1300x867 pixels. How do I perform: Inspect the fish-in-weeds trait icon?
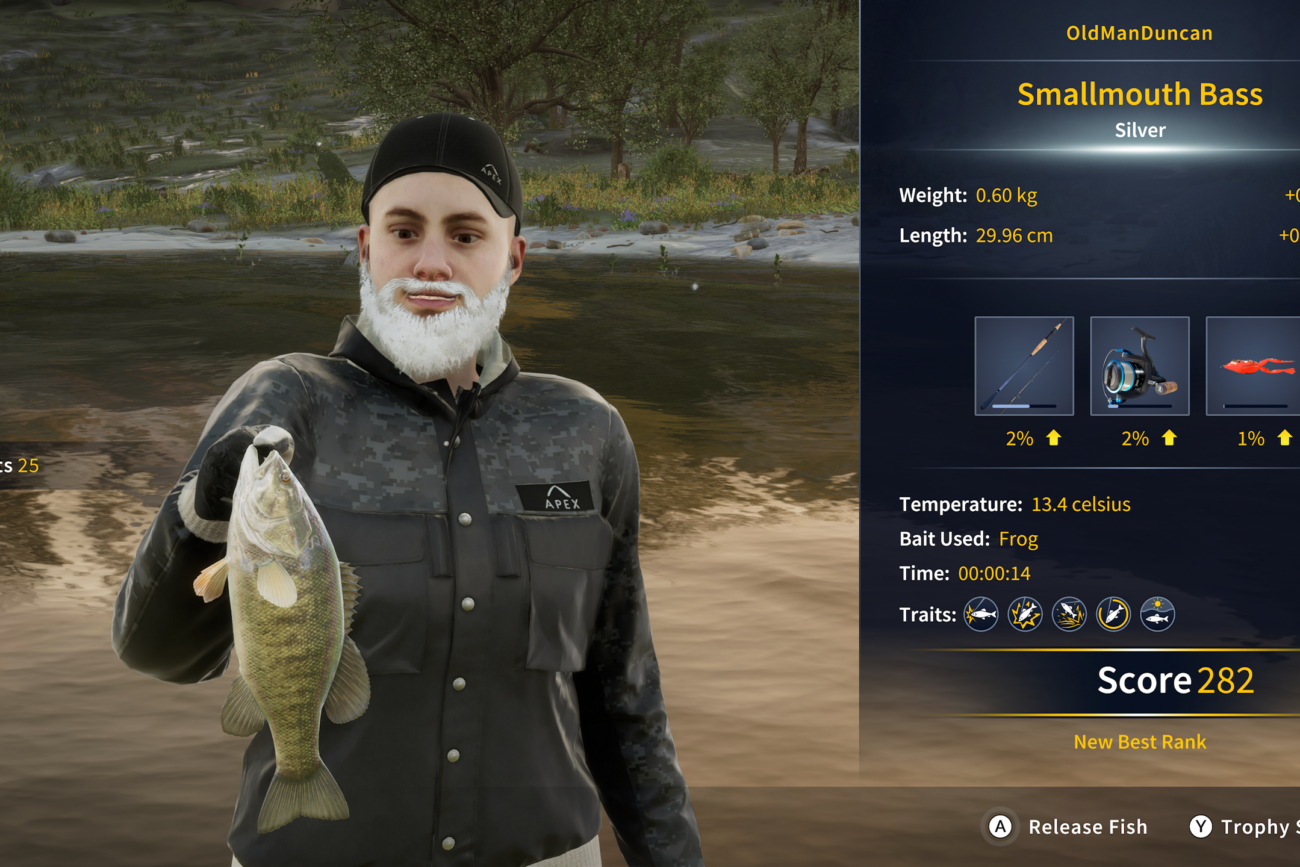pos(1069,614)
